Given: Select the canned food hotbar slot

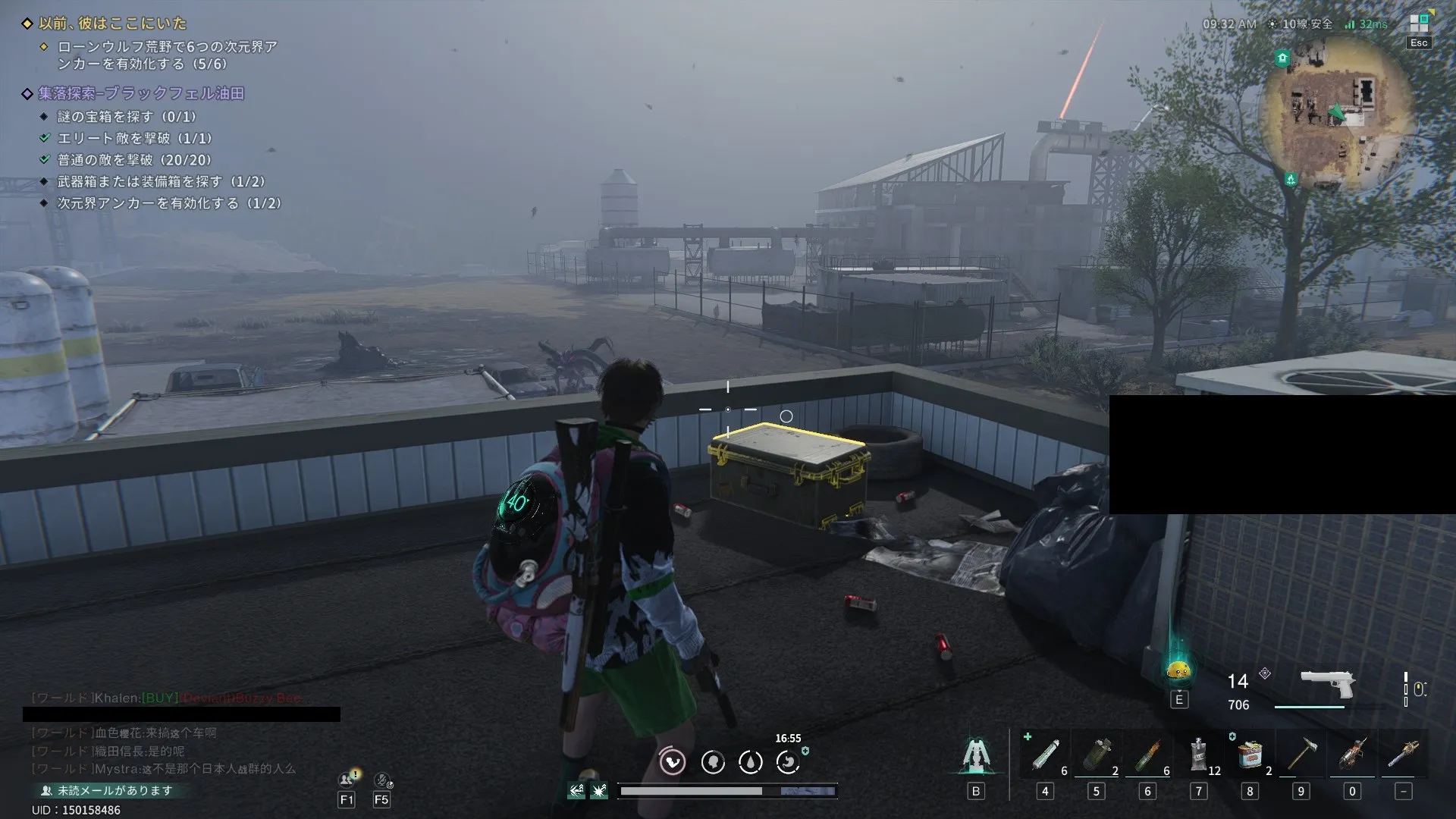Looking at the screenshot, I should pos(1250,755).
